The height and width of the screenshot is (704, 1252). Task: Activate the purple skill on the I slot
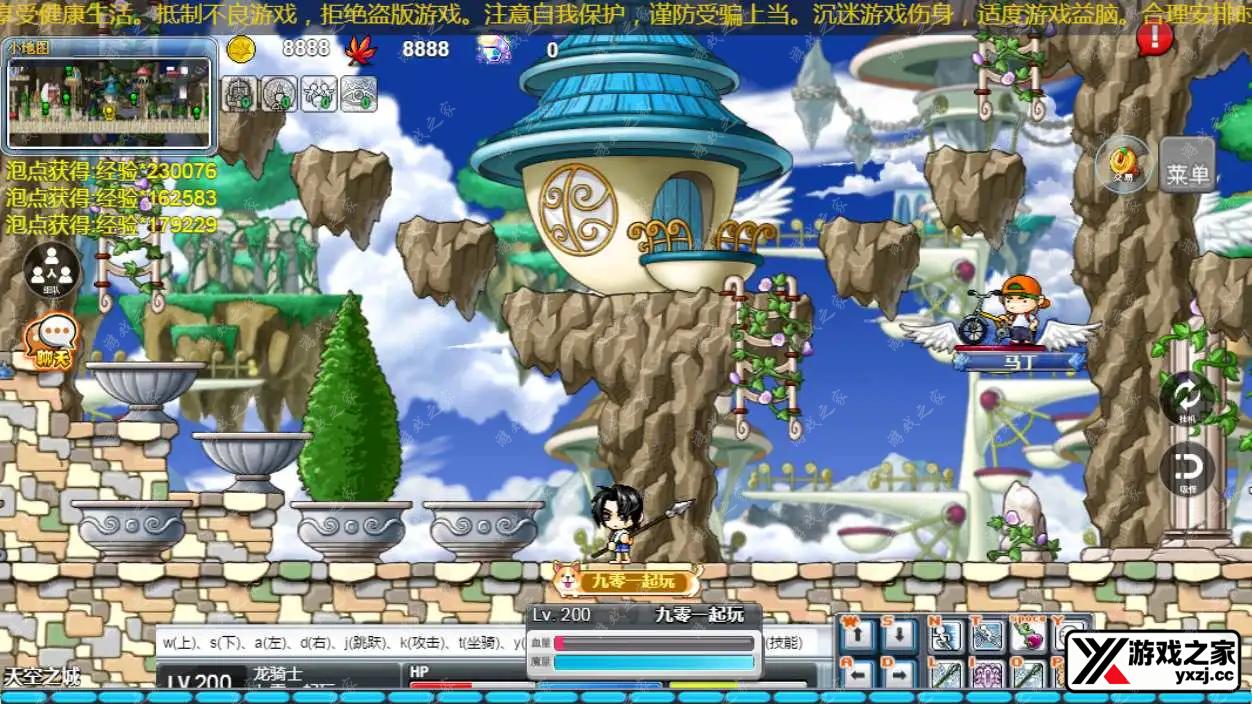coord(988,674)
